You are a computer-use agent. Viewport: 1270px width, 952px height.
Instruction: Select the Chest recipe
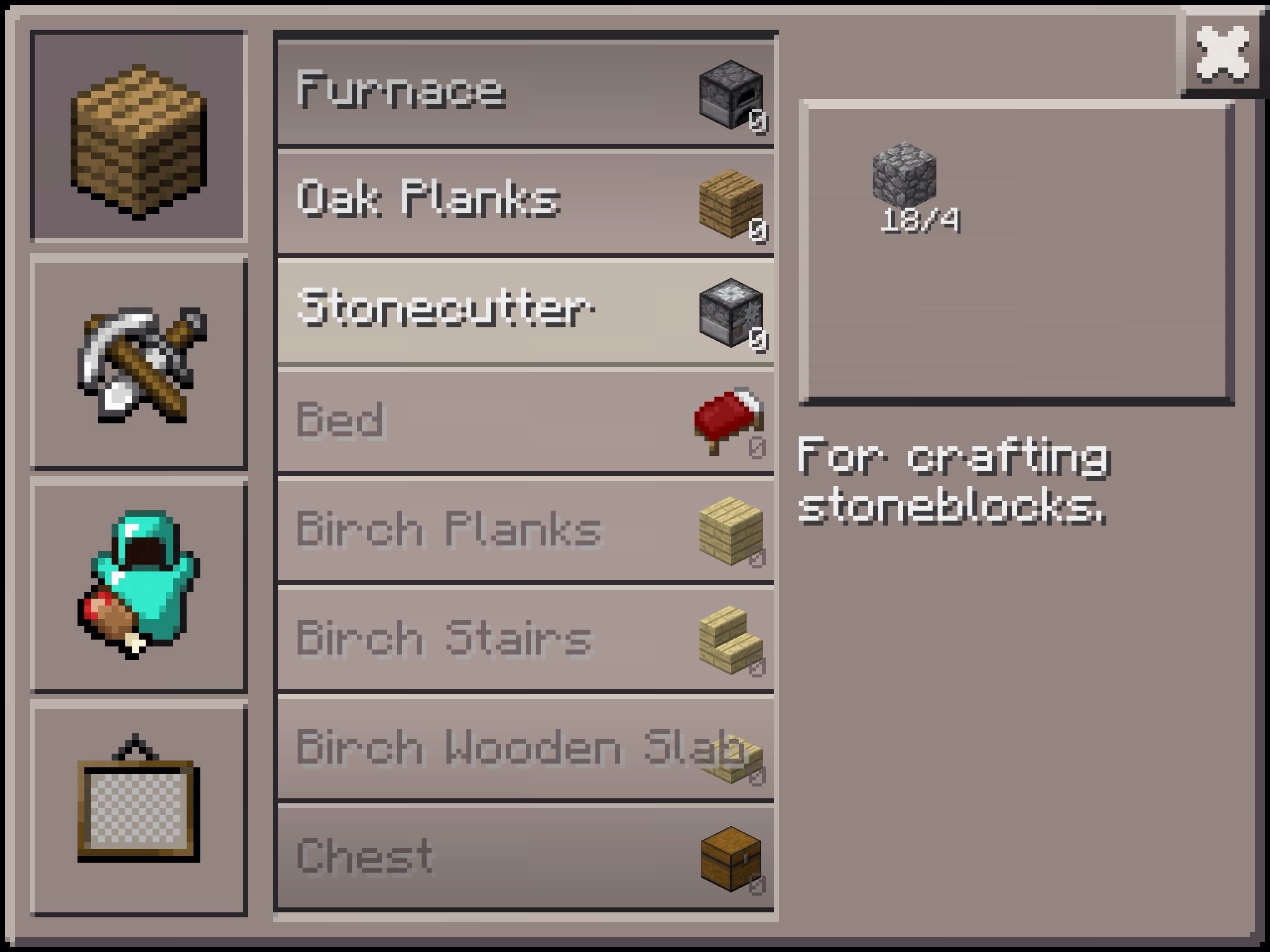coord(525,858)
